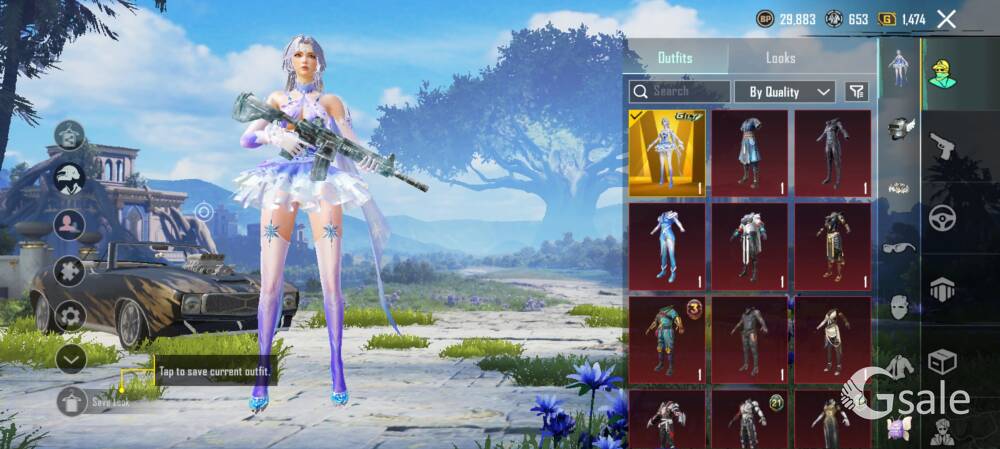
Task: Switch to the Looks tab
Action: [780, 58]
